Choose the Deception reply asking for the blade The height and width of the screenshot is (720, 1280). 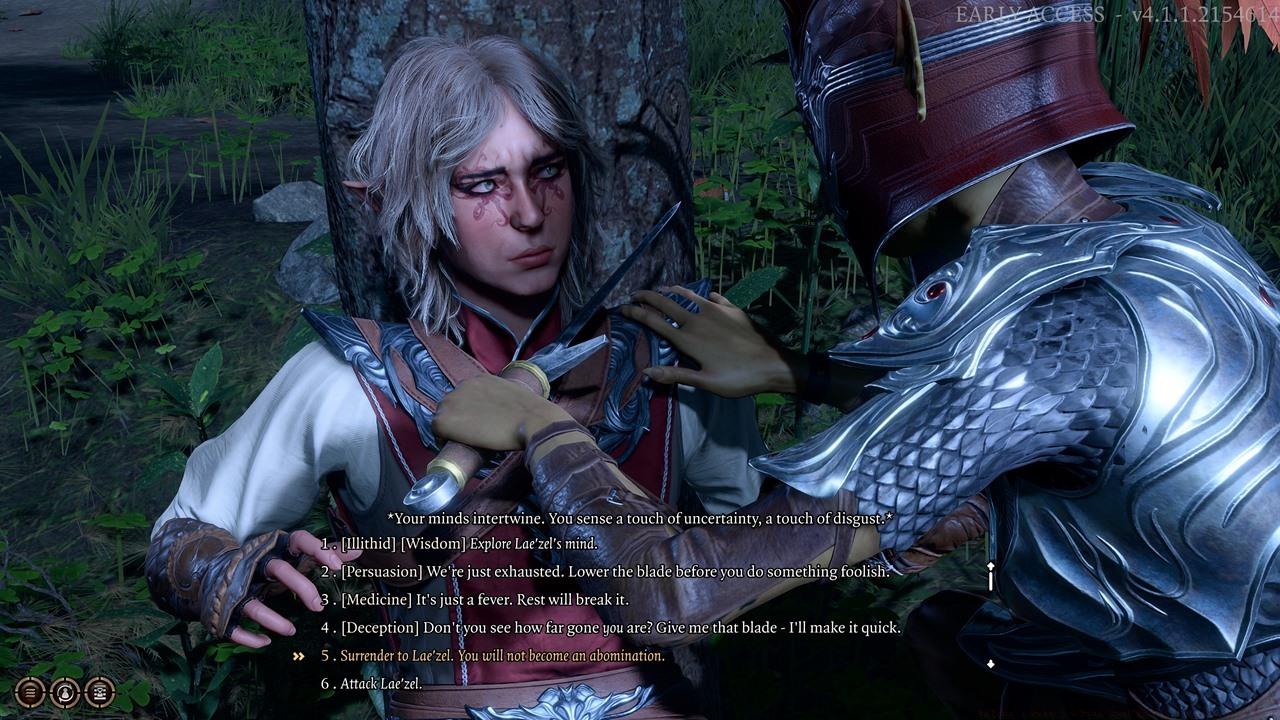[620, 628]
